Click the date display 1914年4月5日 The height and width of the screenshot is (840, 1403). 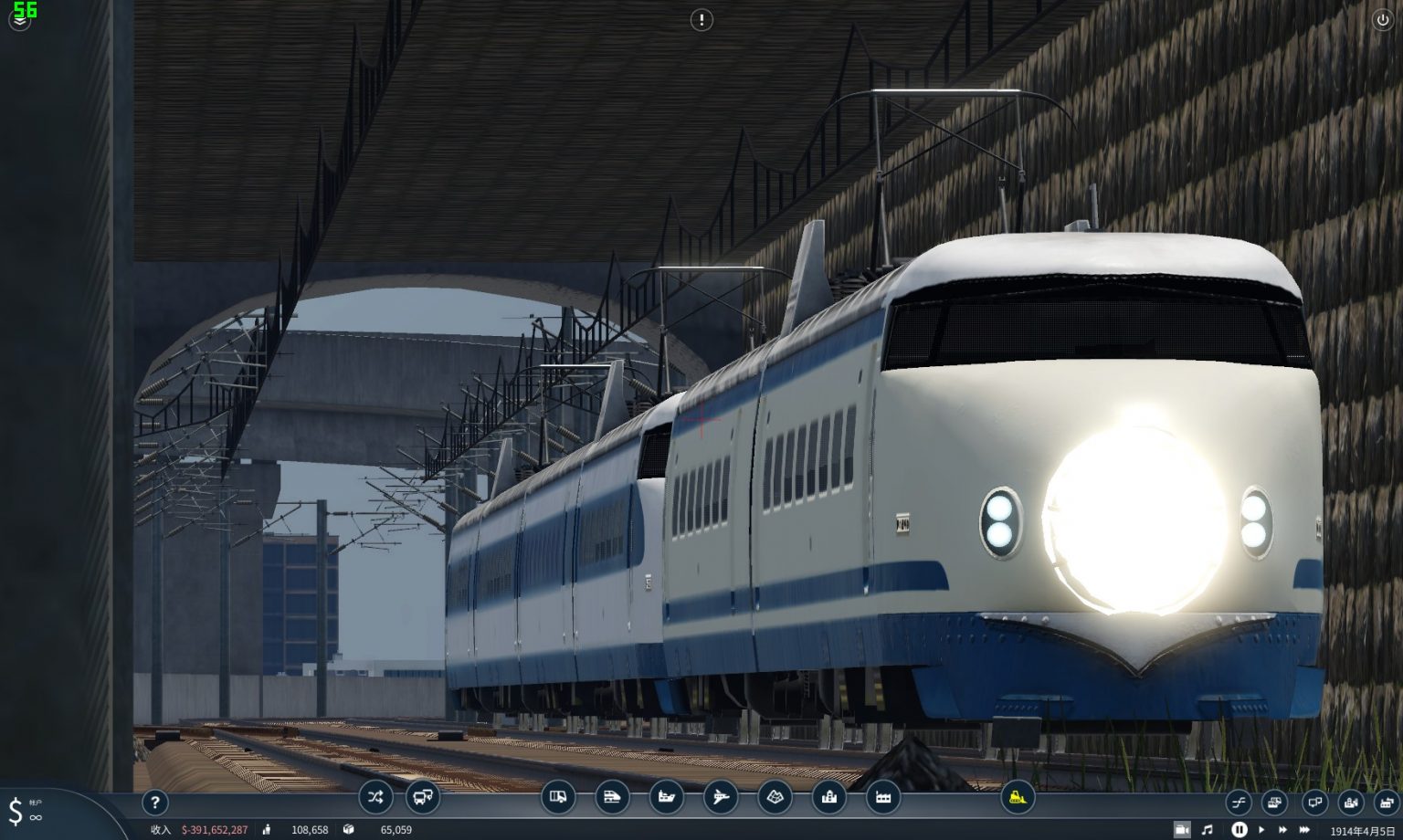pyautogui.click(x=1361, y=830)
